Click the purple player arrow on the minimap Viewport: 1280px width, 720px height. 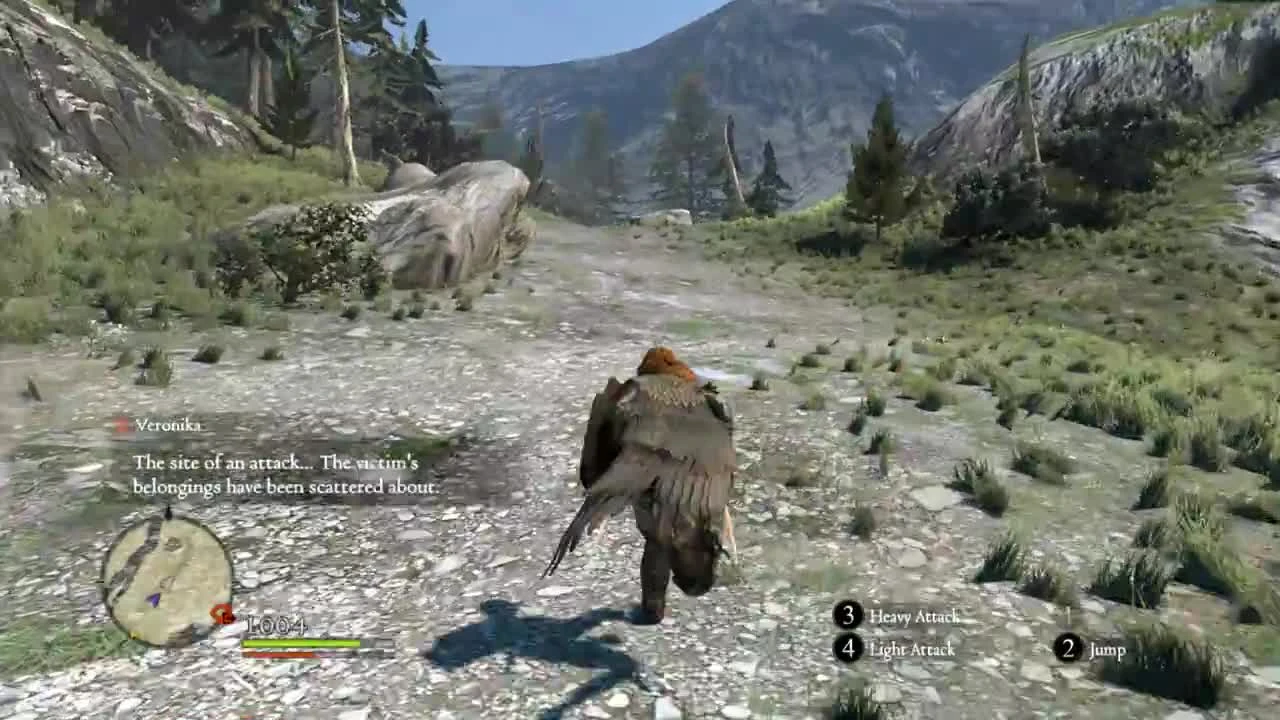point(152,597)
